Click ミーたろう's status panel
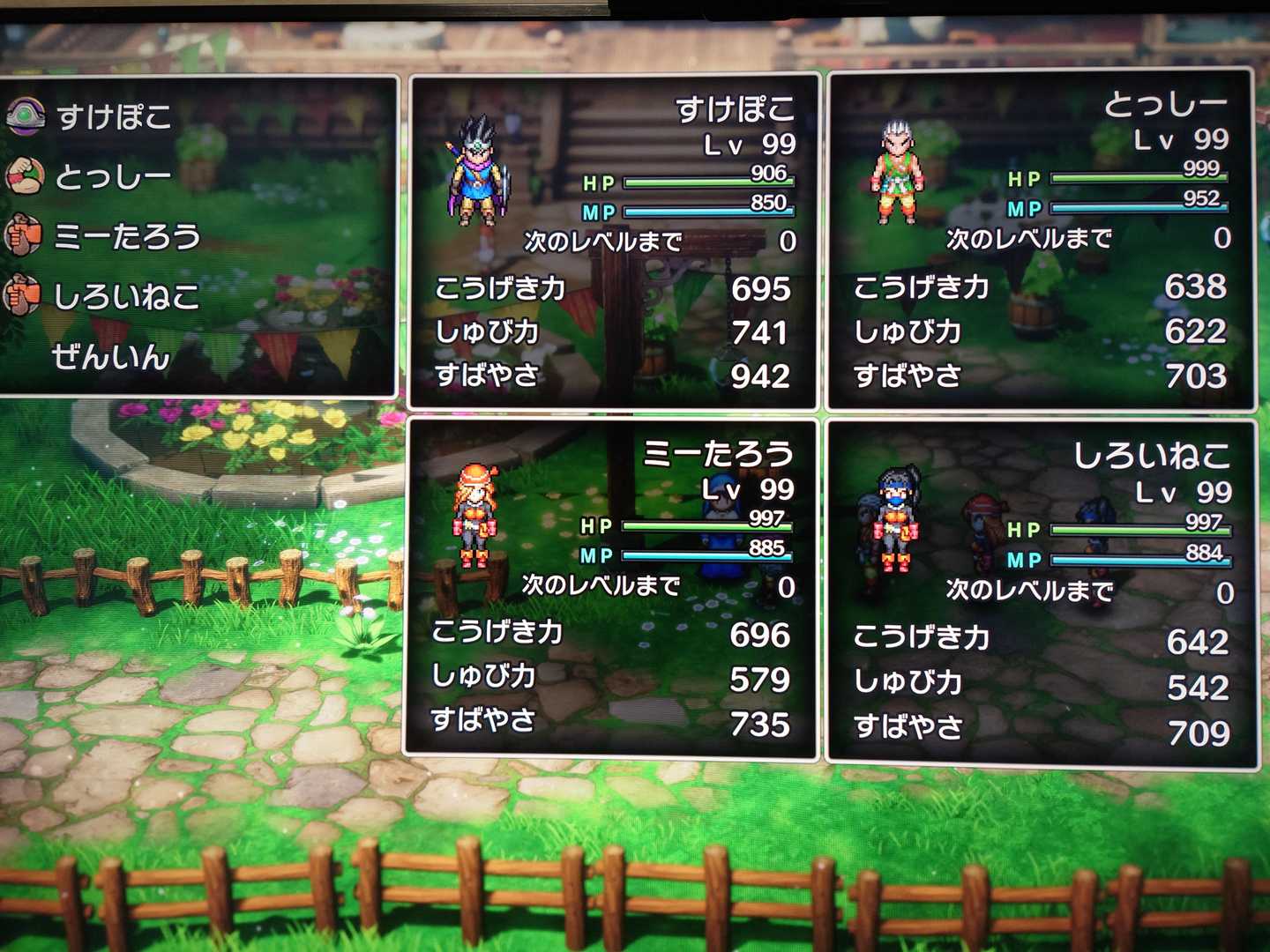1270x952 pixels. click(x=612, y=588)
